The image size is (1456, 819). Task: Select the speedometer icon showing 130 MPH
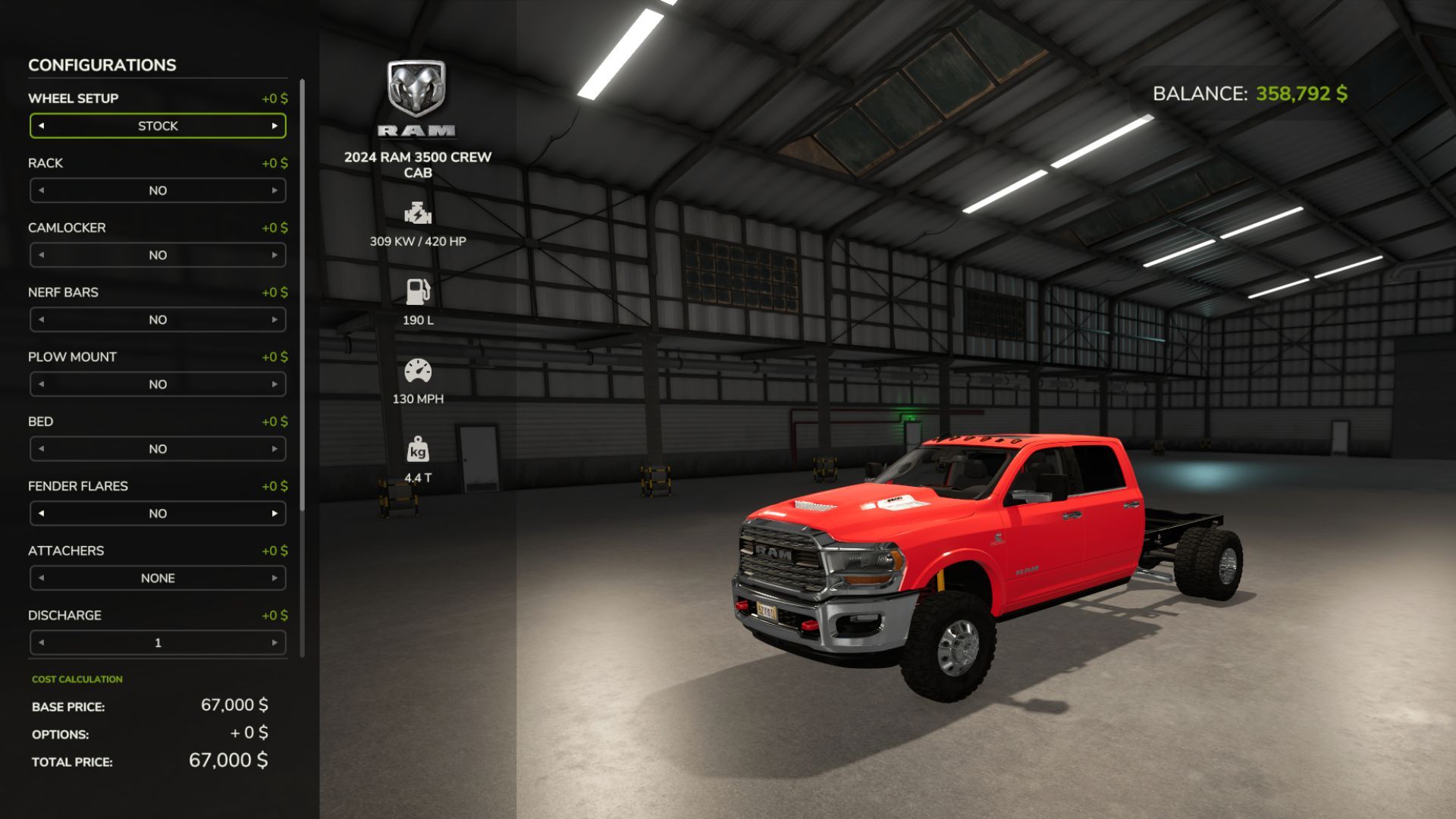(419, 372)
